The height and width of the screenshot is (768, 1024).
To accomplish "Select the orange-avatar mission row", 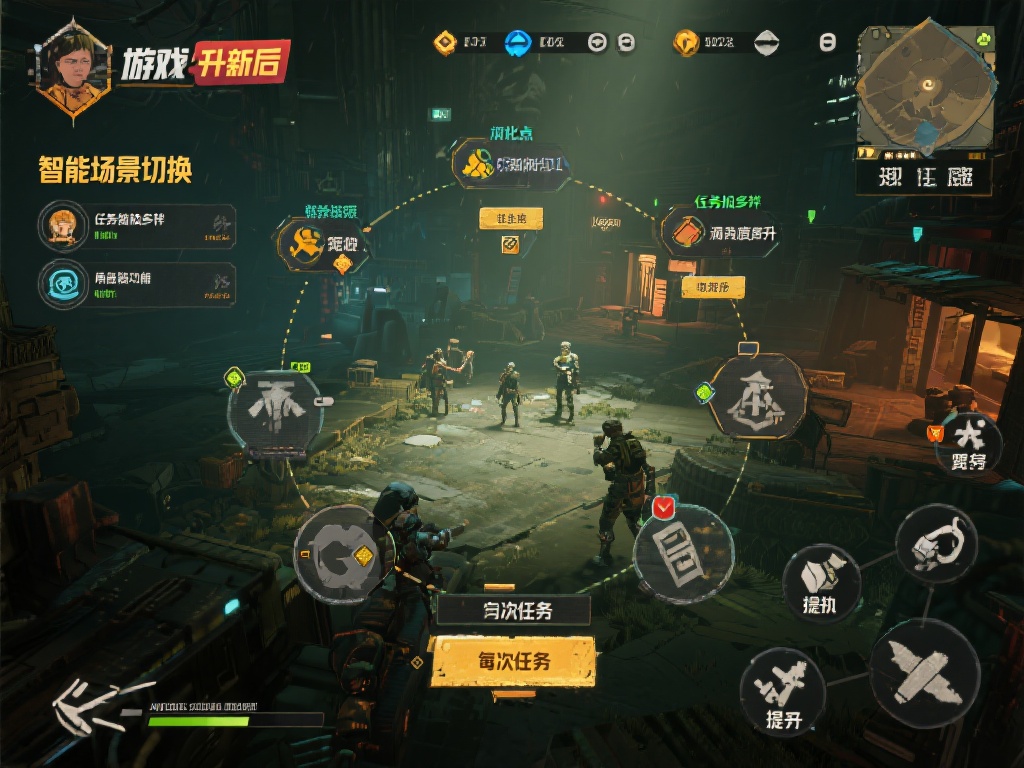I will tap(137, 226).
